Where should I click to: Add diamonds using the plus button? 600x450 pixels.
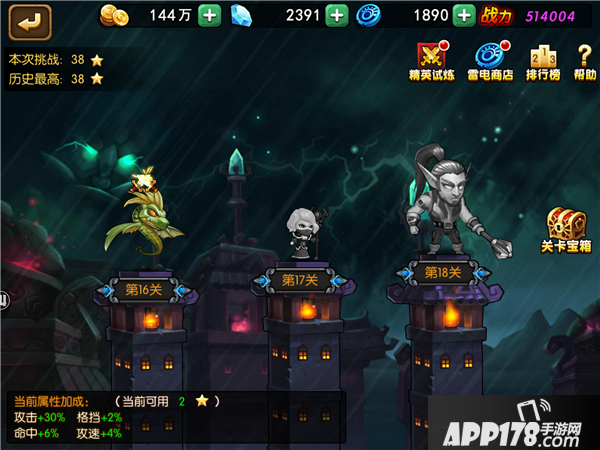click(x=338, y=15)
